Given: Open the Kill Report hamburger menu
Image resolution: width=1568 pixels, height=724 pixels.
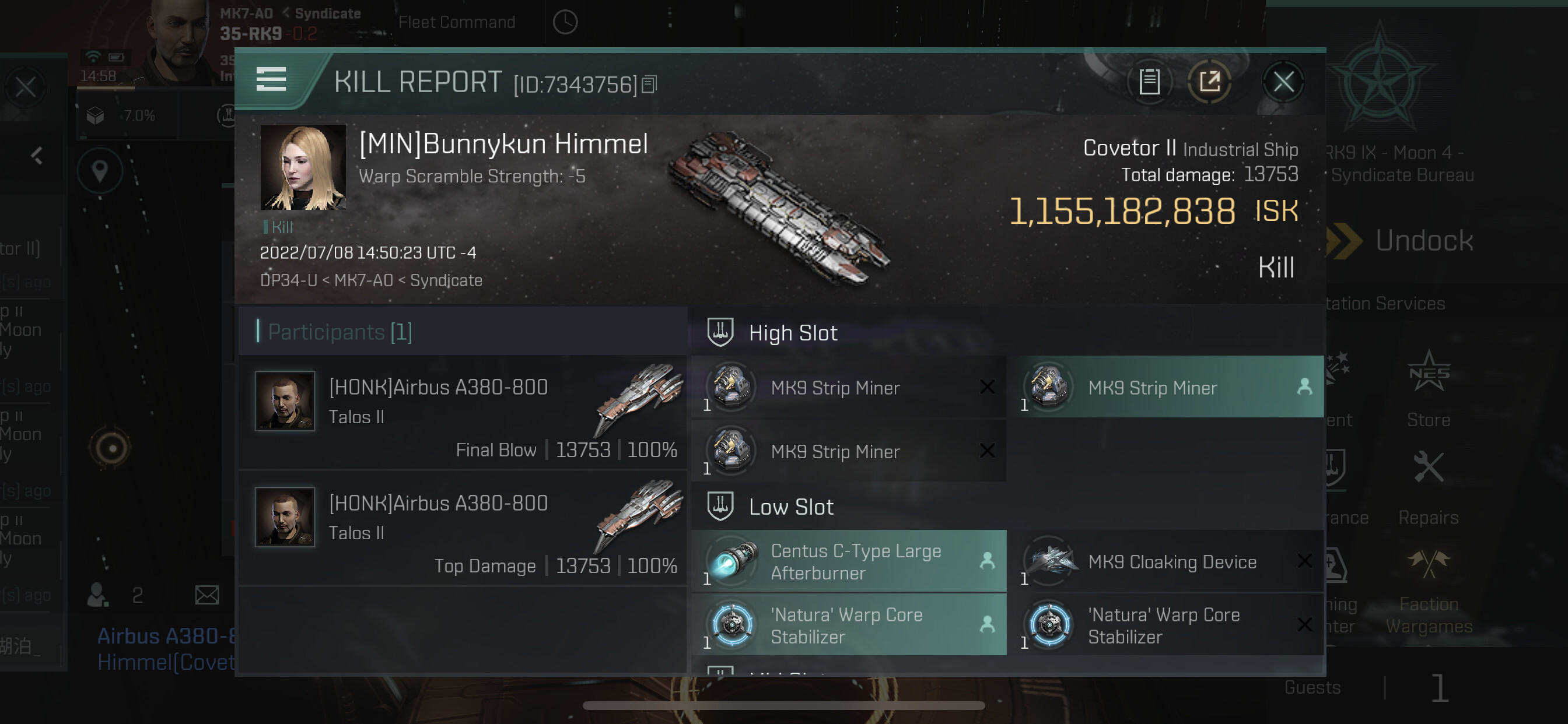Looking at the screenshot, I should pos(271,79).
